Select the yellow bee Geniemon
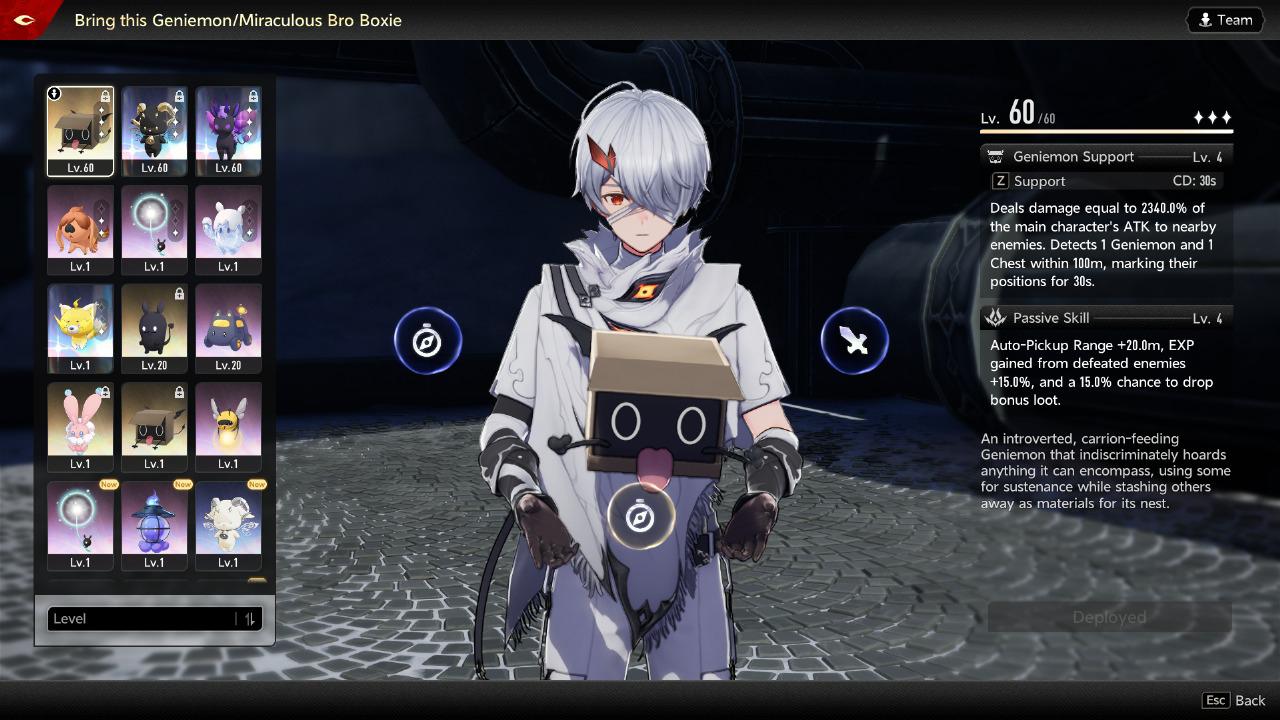Image resolution: width=1280 pixels, height=720 pixels. (228, 426)
